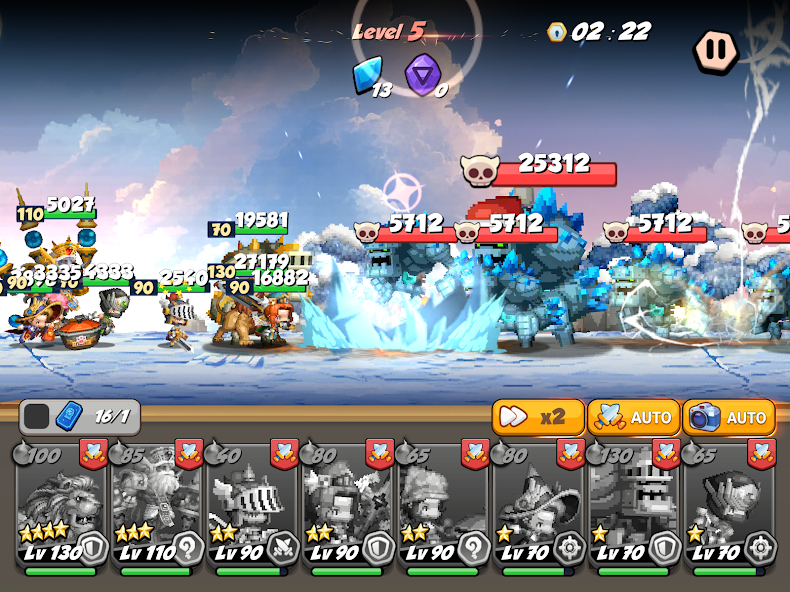Toggle the x2 battle speed button
Image resolution: width=790 pixels, height=592 pixels.
538,417
